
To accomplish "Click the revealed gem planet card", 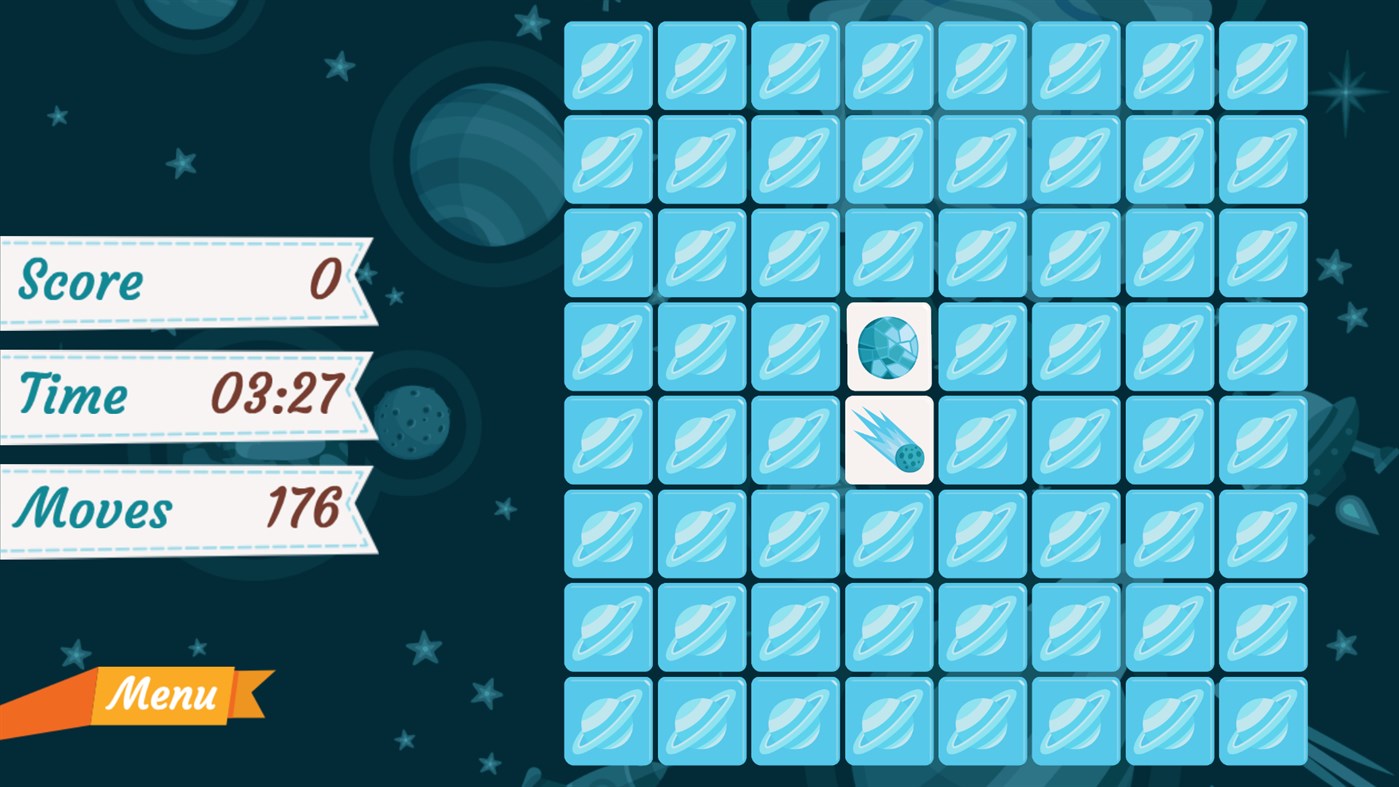I will 888,347.
